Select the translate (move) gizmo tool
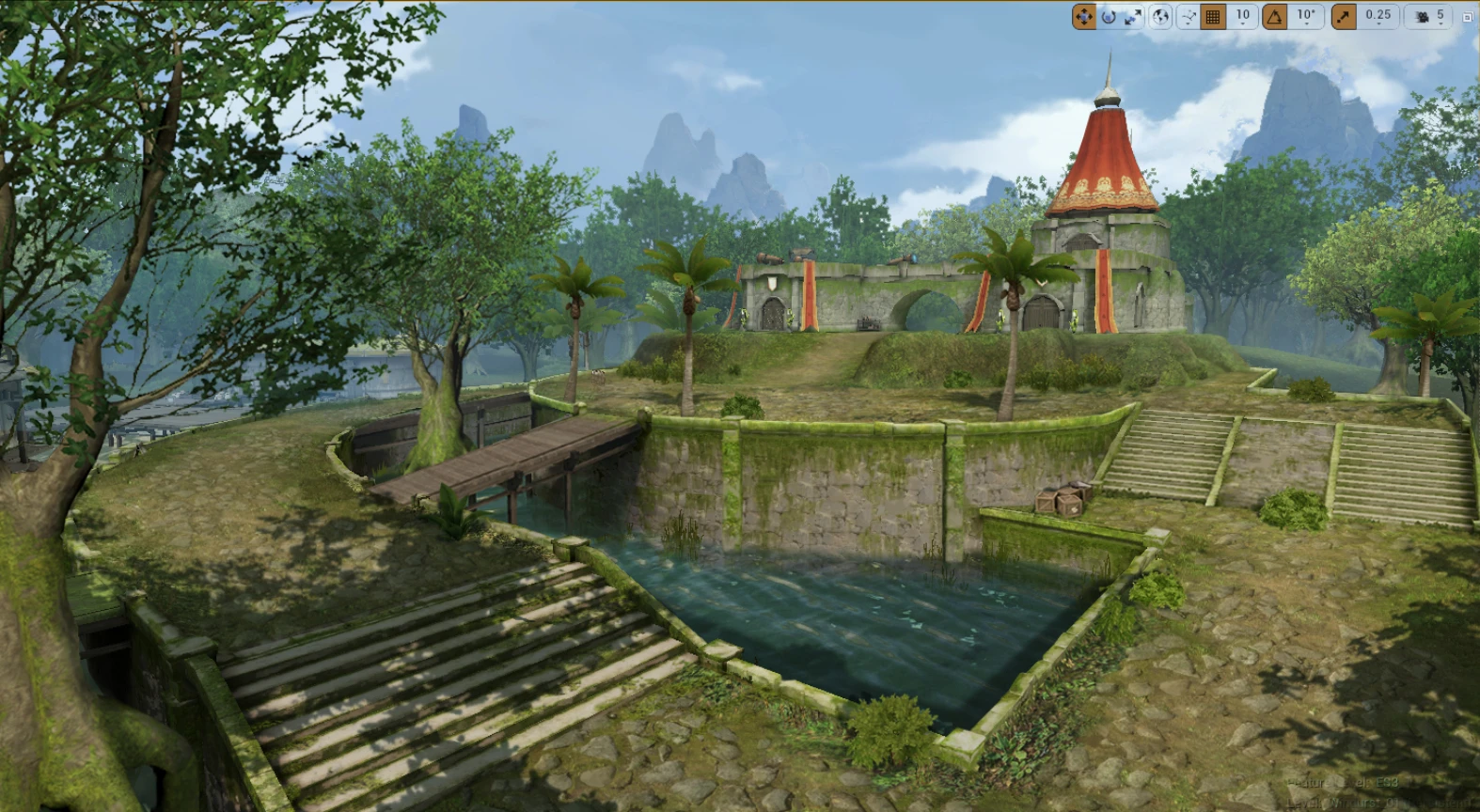This screenshot has width=1480, height=812. coord(1084,16)
